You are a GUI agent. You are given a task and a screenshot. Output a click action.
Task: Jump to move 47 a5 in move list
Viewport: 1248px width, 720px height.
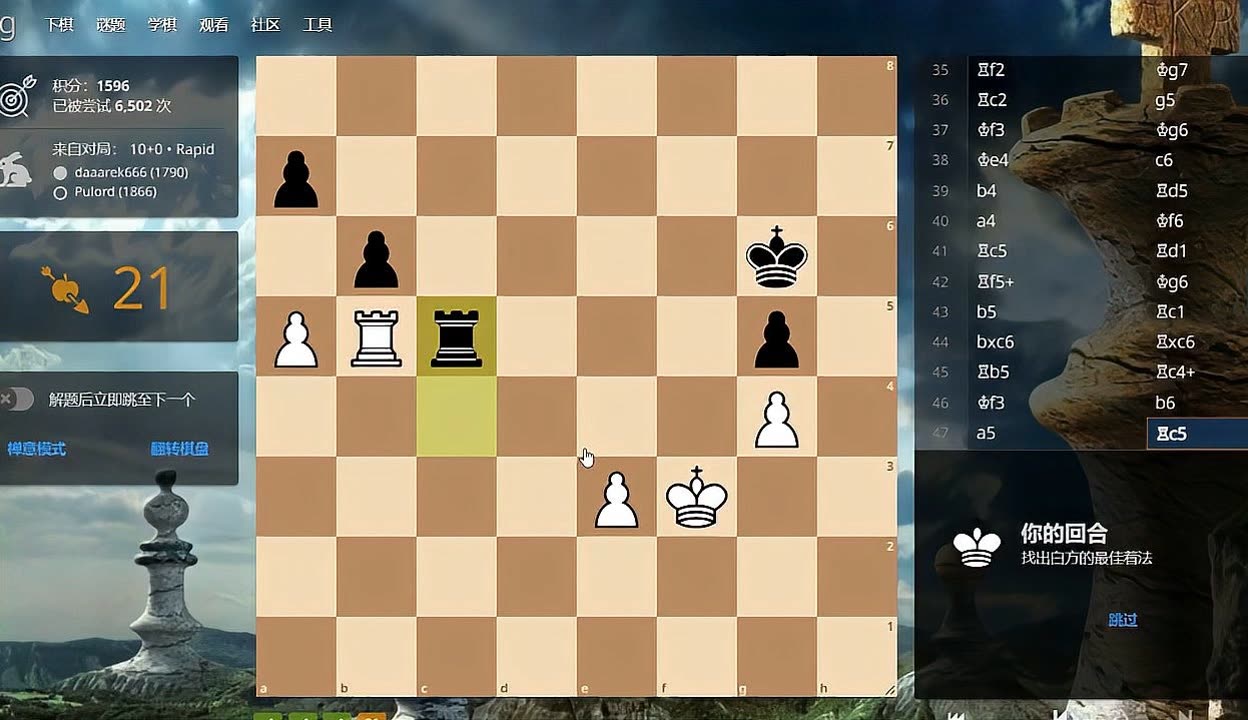click(x=987, y=433)
